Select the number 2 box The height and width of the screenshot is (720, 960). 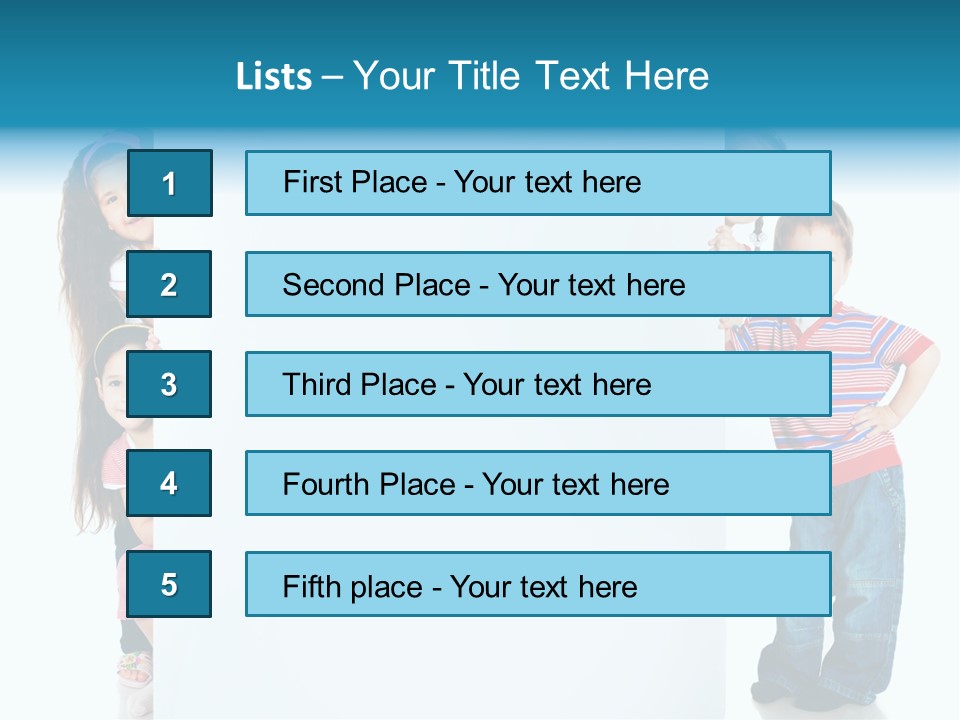(169, 284)
